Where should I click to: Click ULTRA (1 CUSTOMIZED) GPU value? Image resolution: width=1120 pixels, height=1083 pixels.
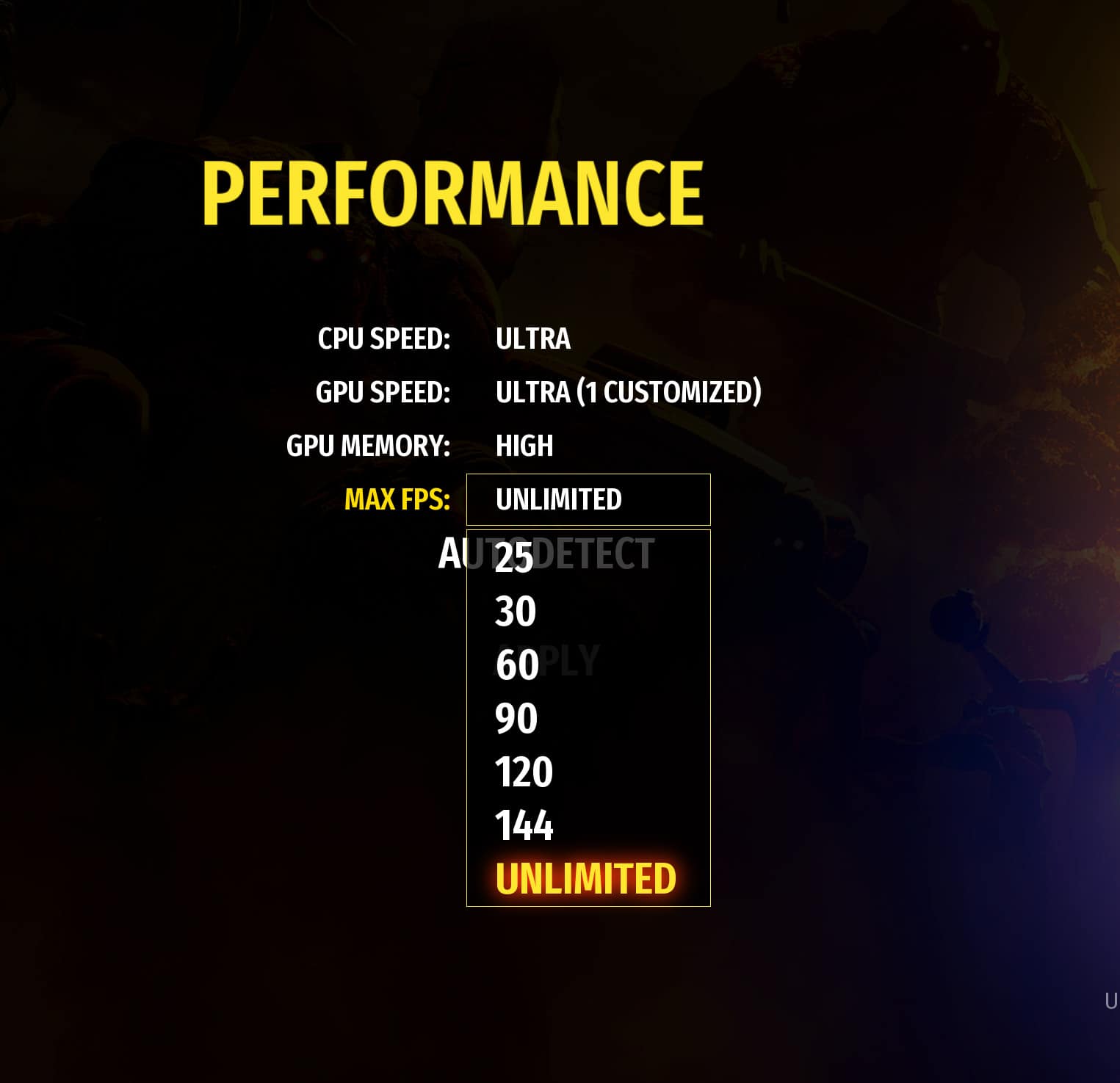click(x=628, y=392)
